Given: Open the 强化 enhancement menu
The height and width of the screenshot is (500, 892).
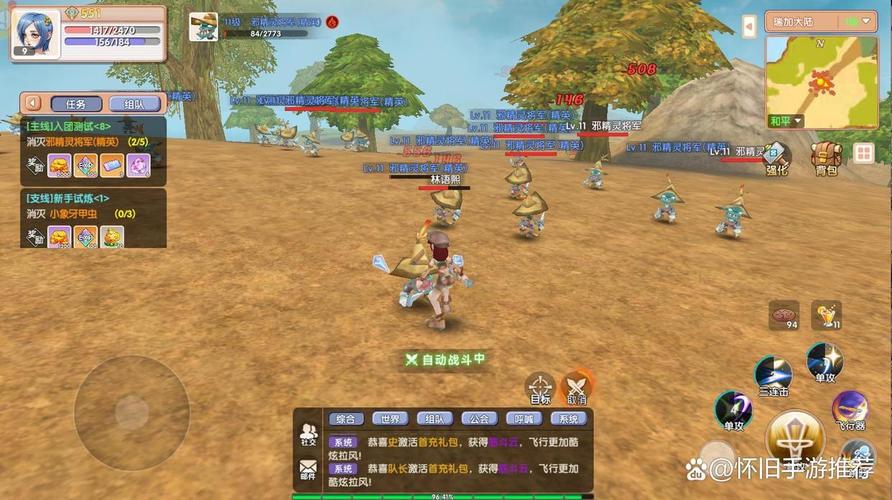Looking at the screenshot, I should (x=777, y=158).
